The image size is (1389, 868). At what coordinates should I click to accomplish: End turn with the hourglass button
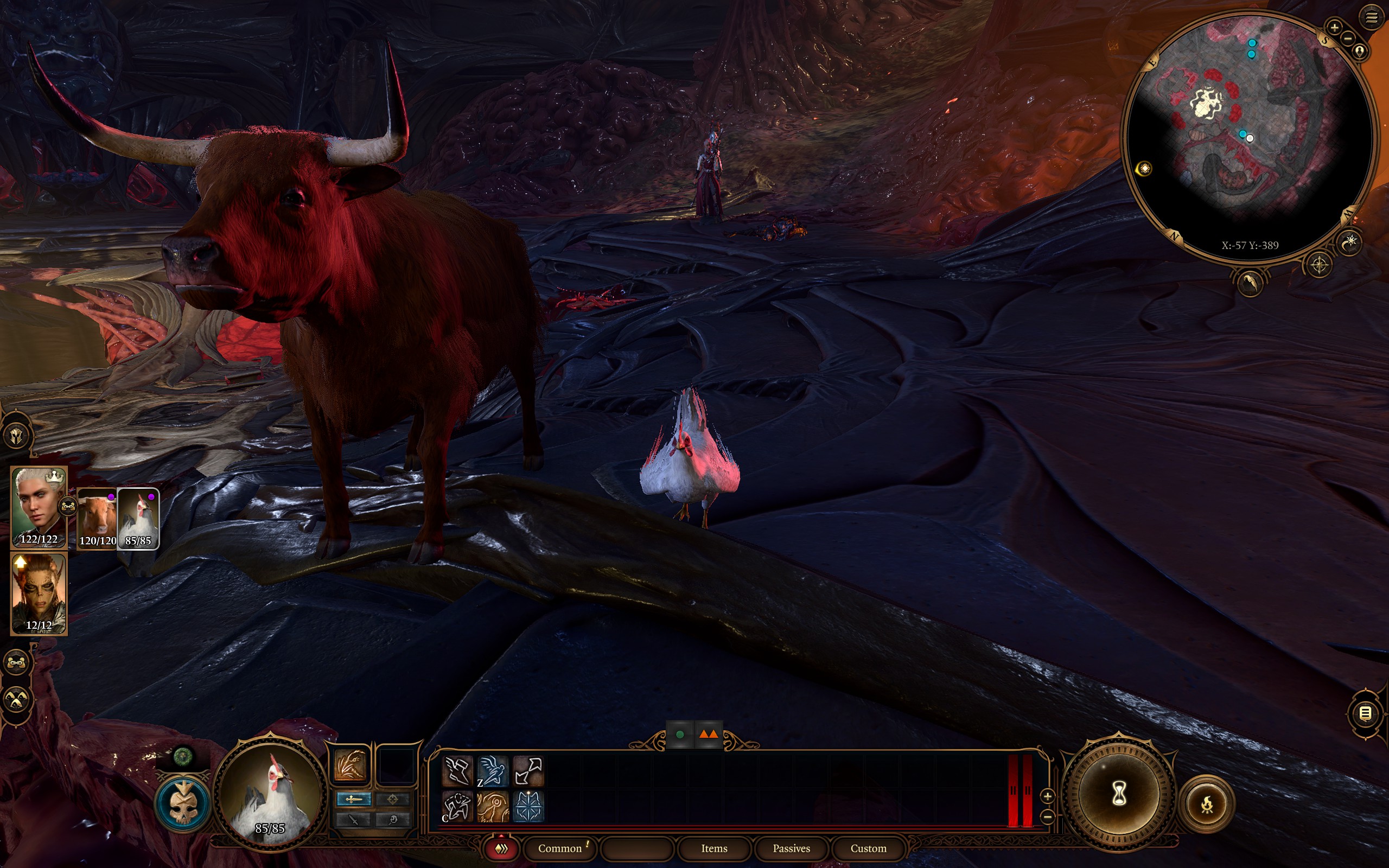(x=1119, y=795)
